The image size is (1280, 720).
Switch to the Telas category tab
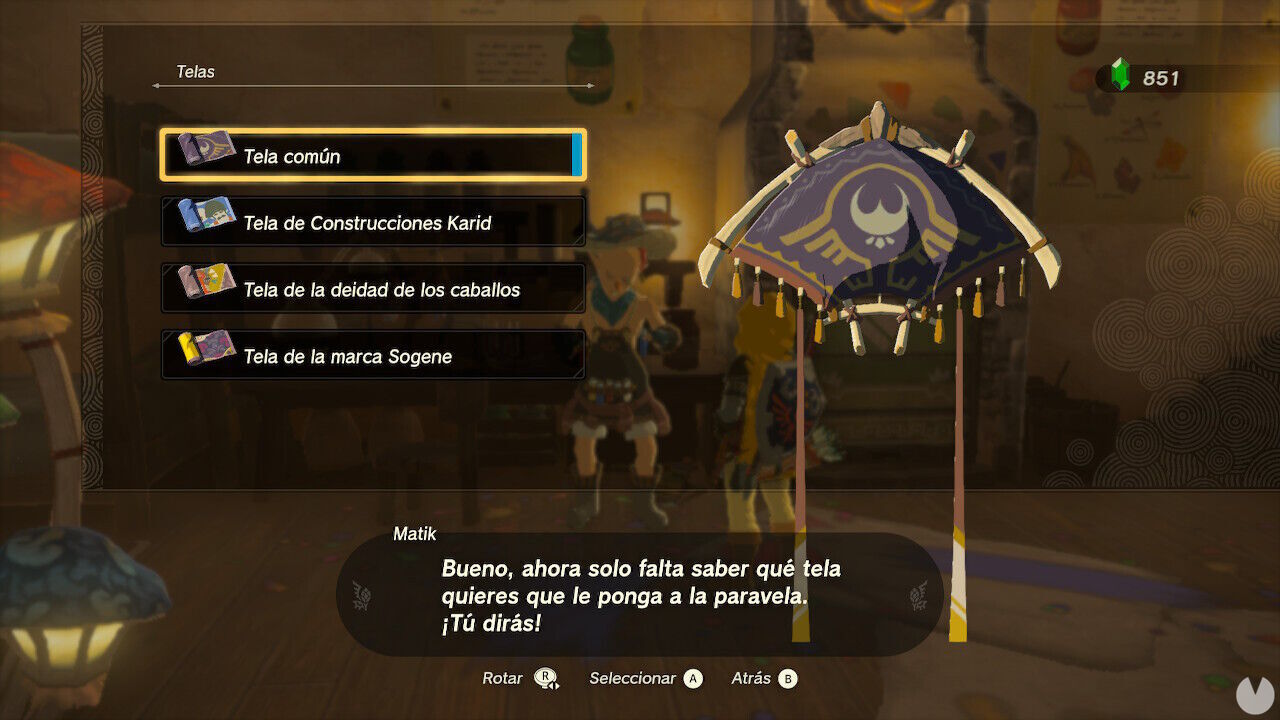click(x=195, y=72)
